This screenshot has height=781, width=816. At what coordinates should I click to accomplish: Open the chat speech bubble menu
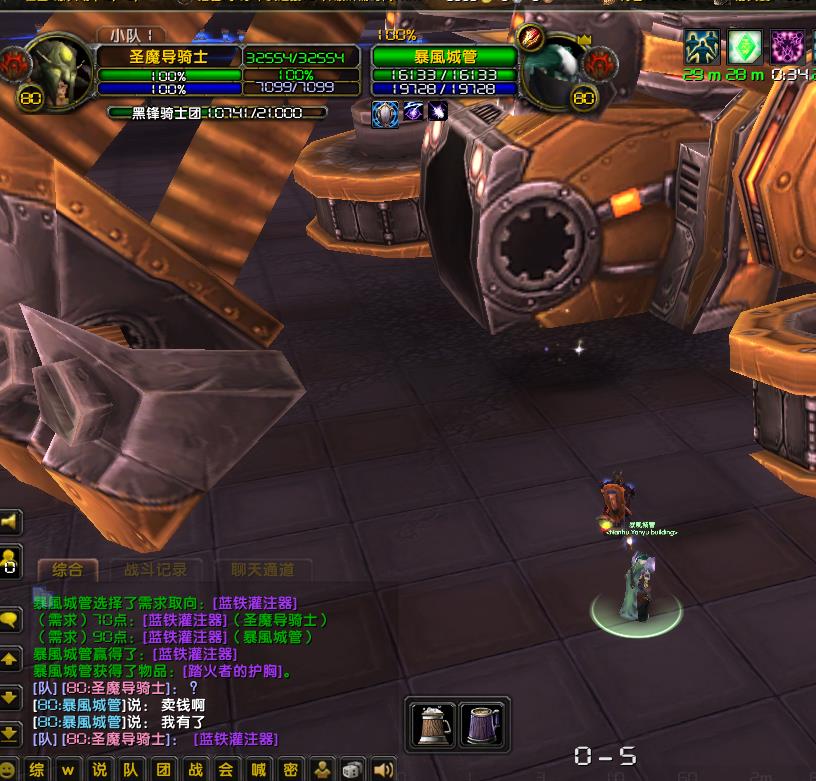[x=10, y=620]
